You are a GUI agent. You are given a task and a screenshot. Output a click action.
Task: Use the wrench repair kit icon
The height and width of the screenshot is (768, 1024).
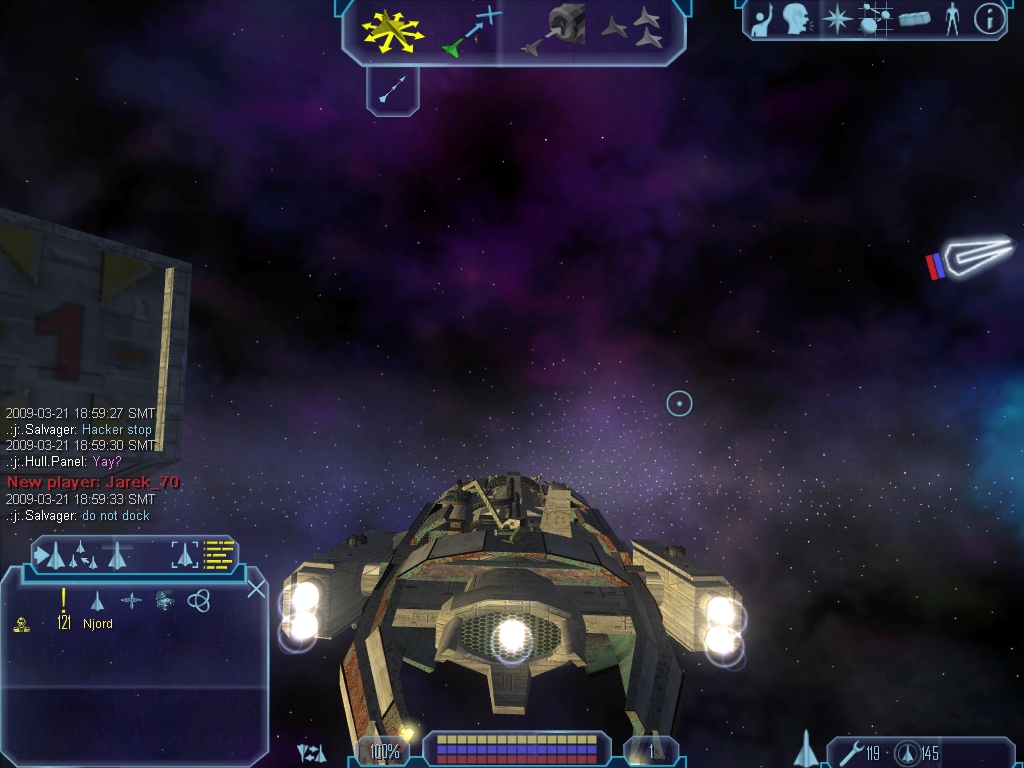tap(851, 752)
